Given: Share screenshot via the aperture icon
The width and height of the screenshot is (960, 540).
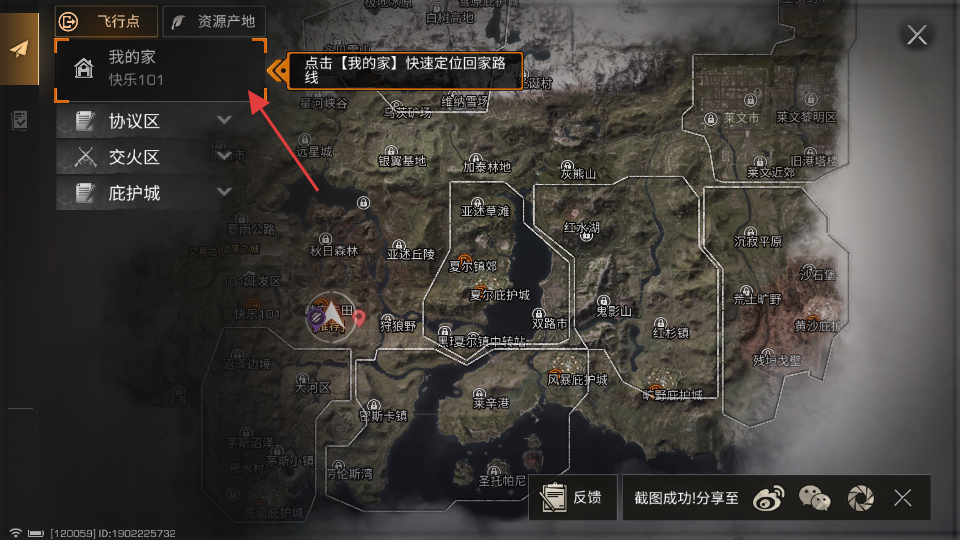Looking at the screenshot, I should tap(860, 497).
